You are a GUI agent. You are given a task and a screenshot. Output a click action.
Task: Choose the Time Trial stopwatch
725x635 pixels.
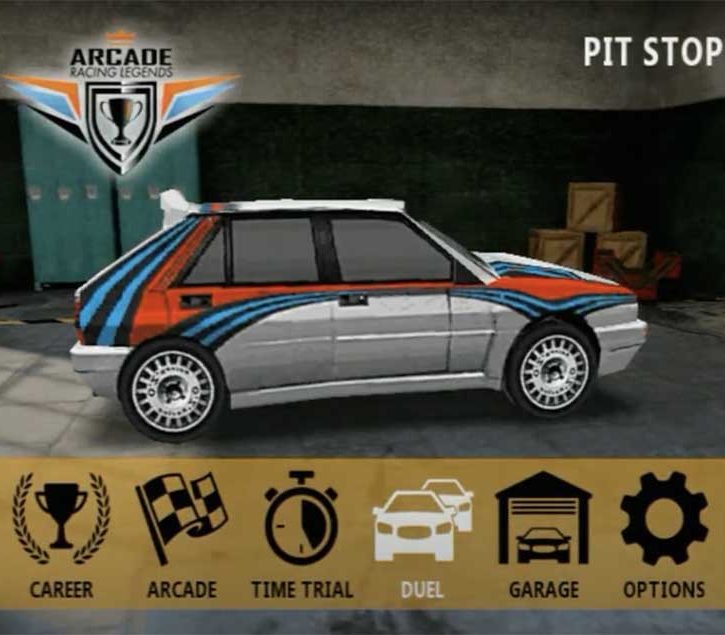302,525
